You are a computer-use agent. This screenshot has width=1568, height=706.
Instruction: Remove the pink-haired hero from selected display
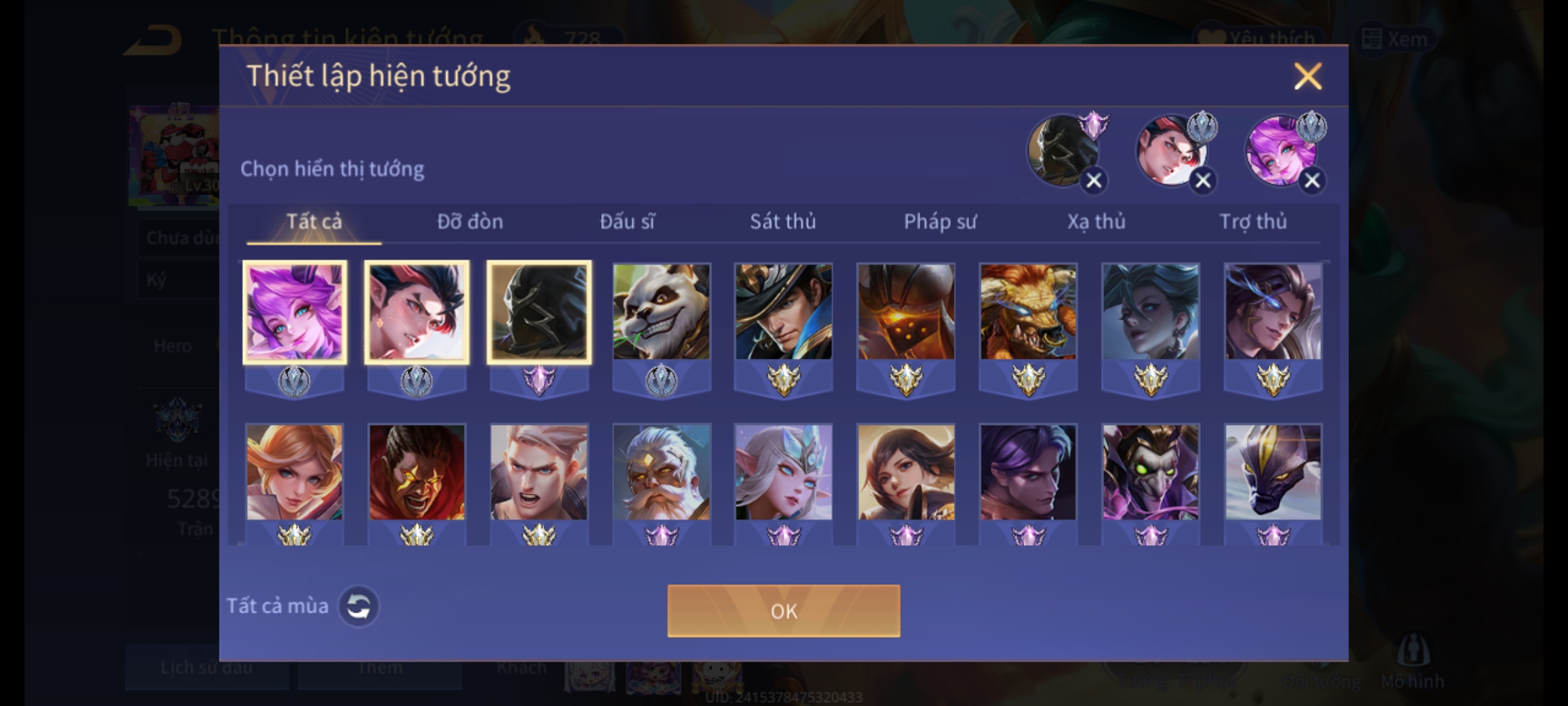tap(1312, 180)
